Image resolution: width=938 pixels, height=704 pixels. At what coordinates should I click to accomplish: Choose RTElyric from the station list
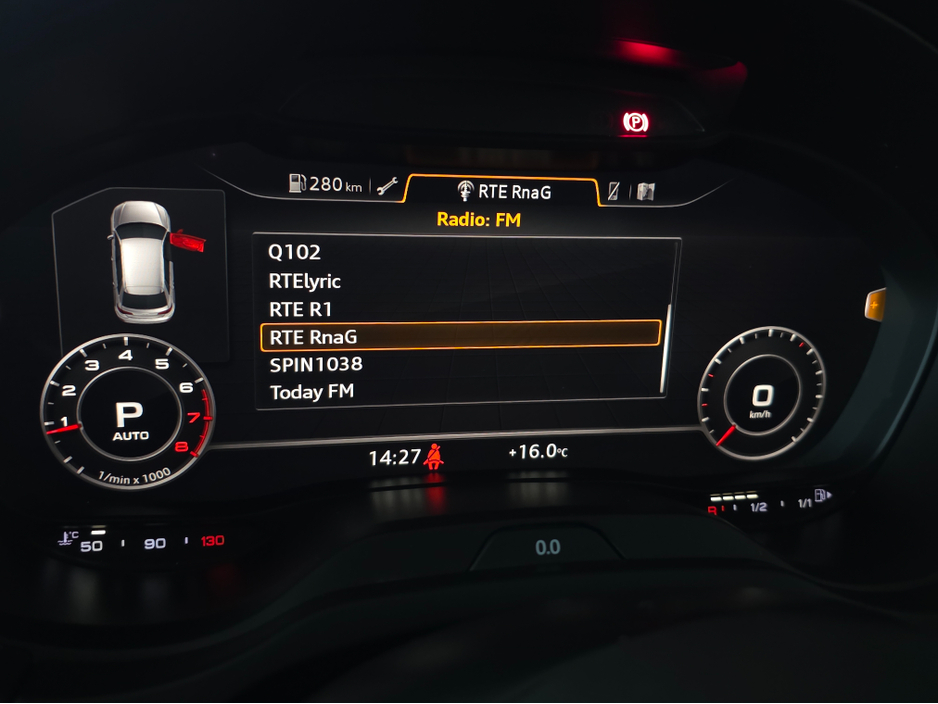[x=305, y=281]
